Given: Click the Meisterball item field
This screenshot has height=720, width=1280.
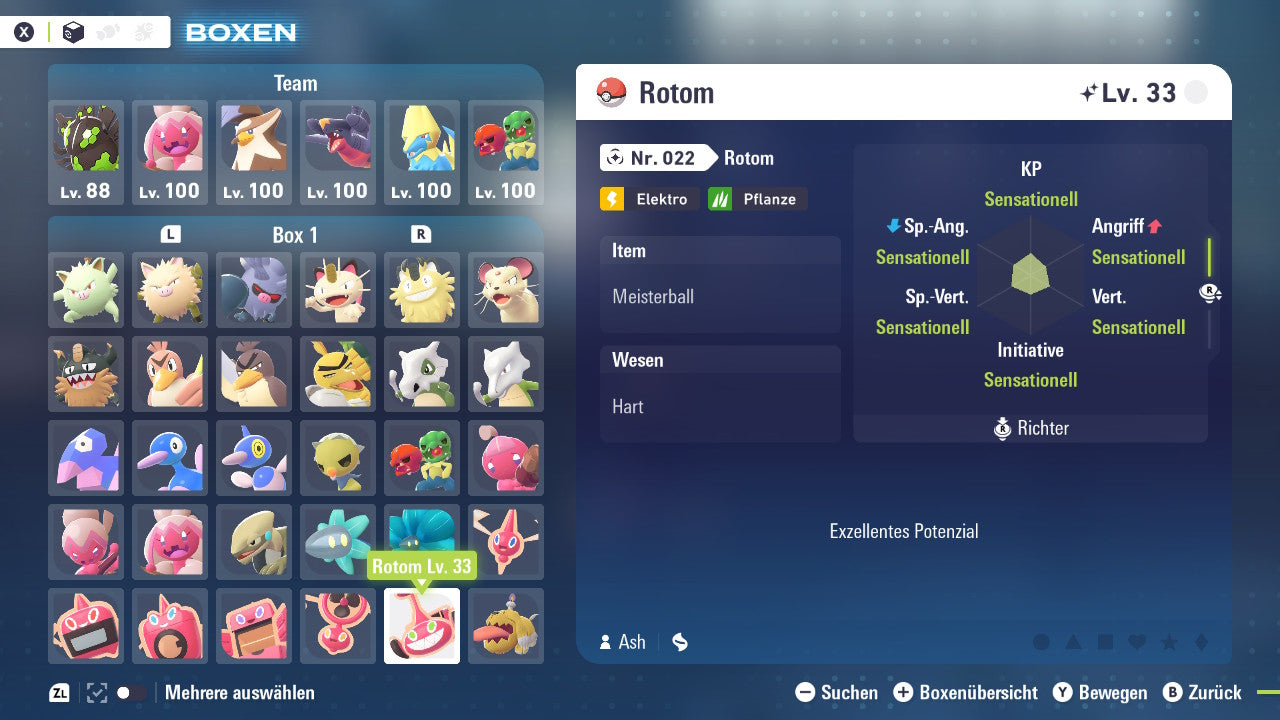Looking at the screenshot, I should tap(720, 296).
